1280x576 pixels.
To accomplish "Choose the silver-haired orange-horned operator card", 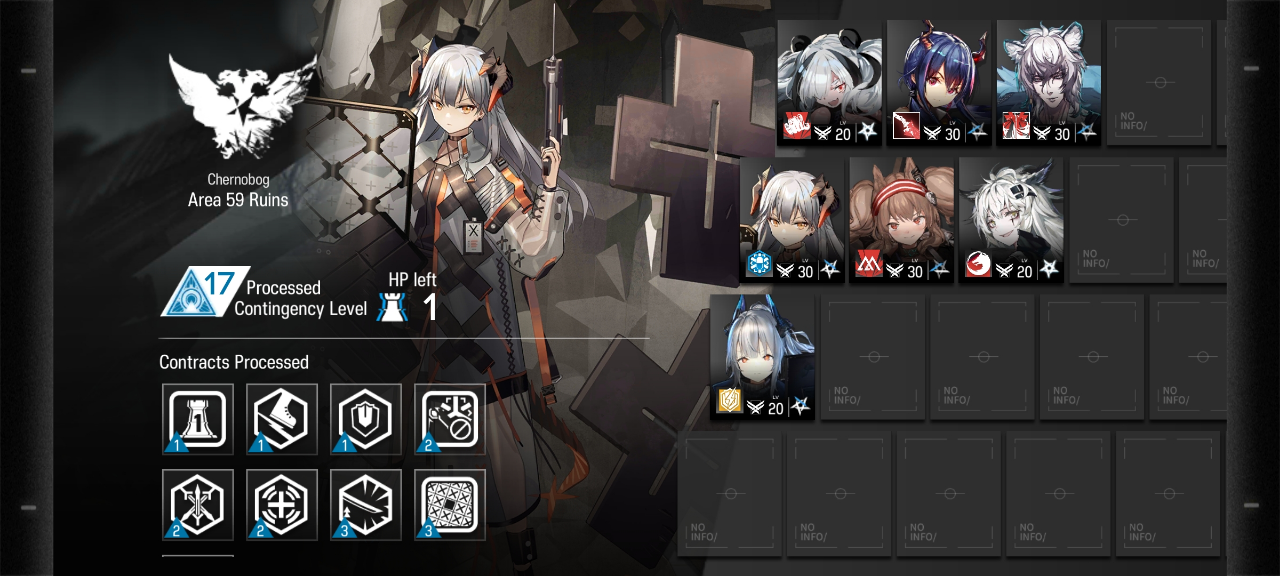I will pyautogui.click(x=793, y=219).
